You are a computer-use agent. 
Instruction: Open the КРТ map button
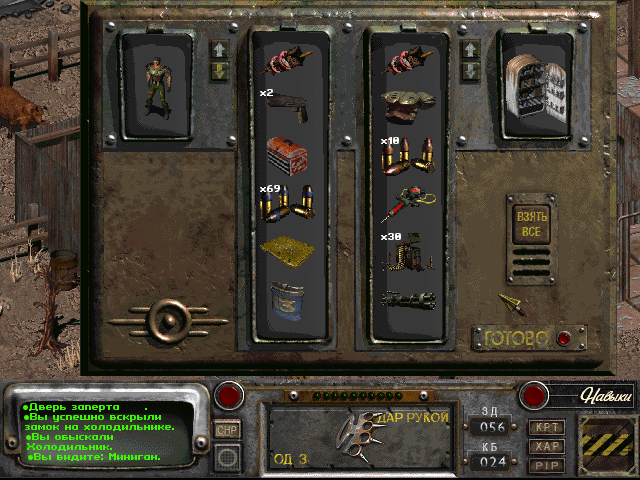point(546,426)
